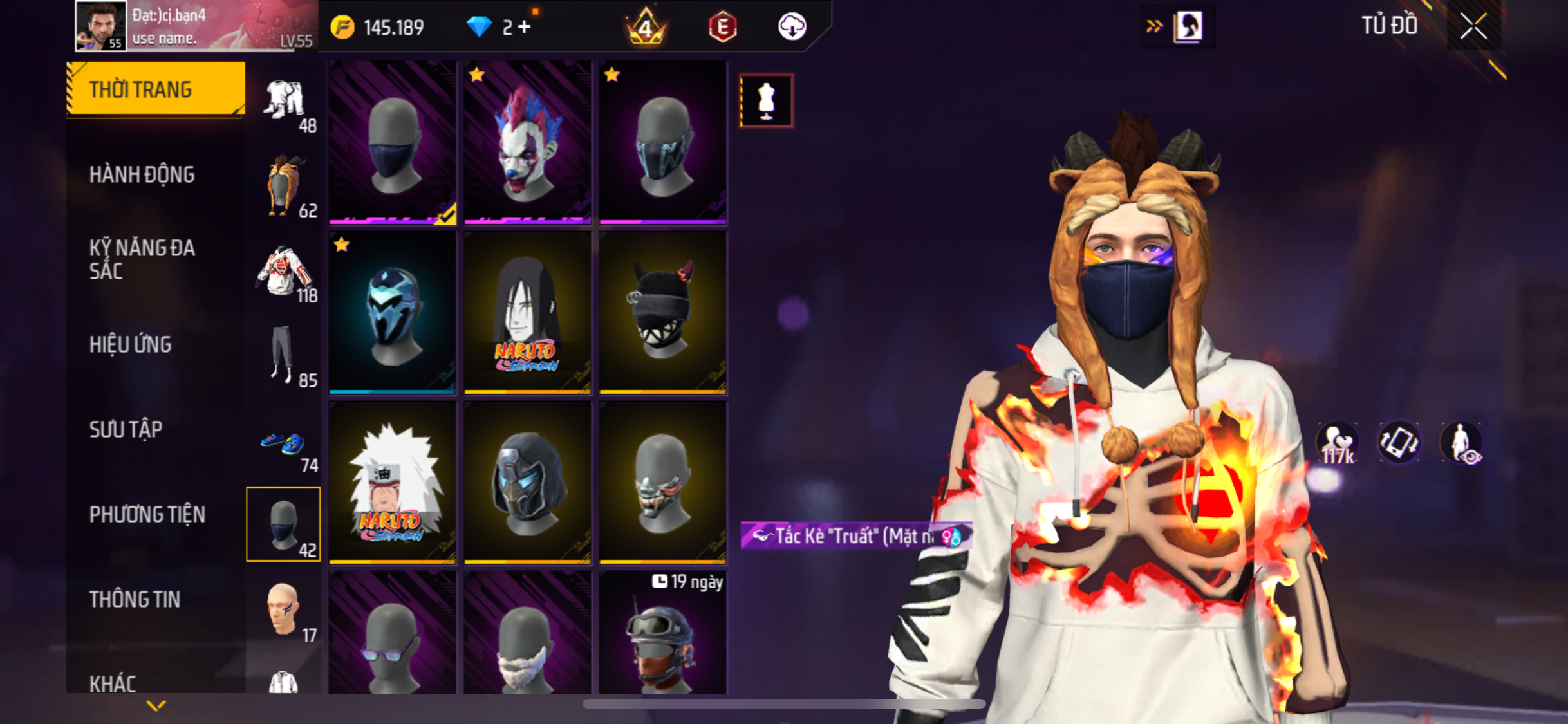The image size is (1568, 724).
Task: Tap the 117k likes heart icon
Action: 1337,443
